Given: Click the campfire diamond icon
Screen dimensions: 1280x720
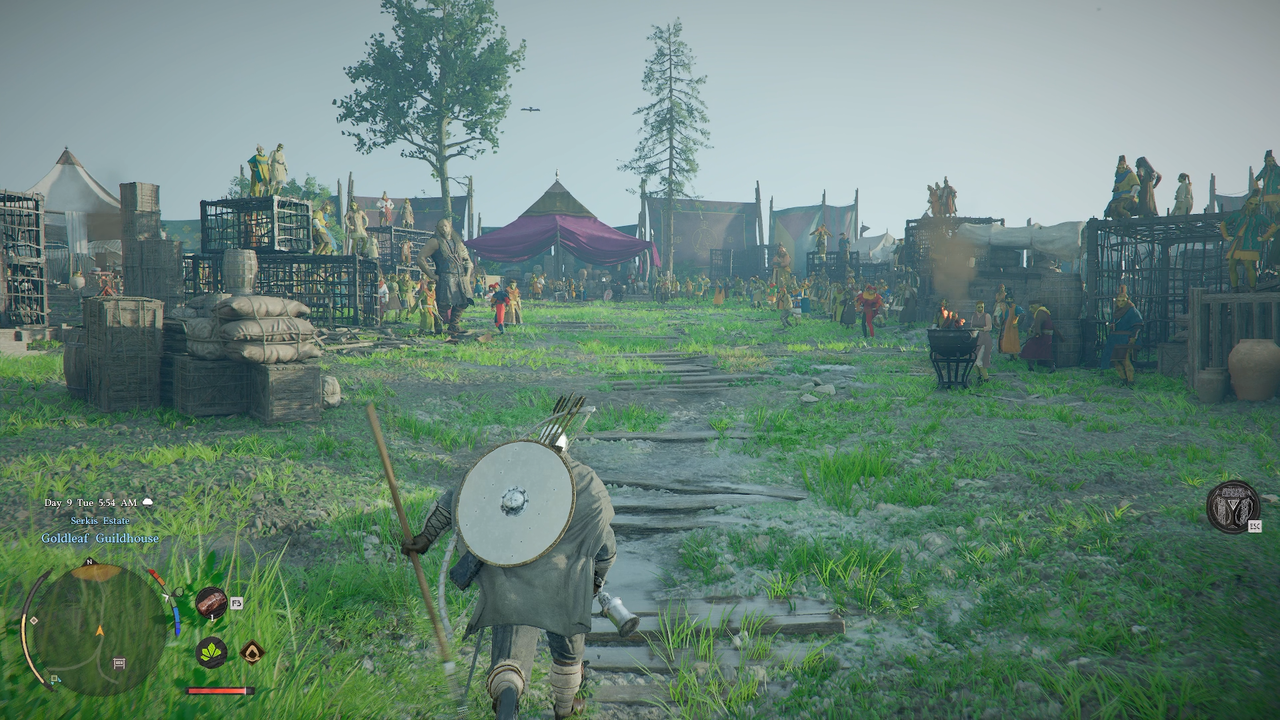Looking at the screenshot, I should pyautogui.click(x=252, y=652).
